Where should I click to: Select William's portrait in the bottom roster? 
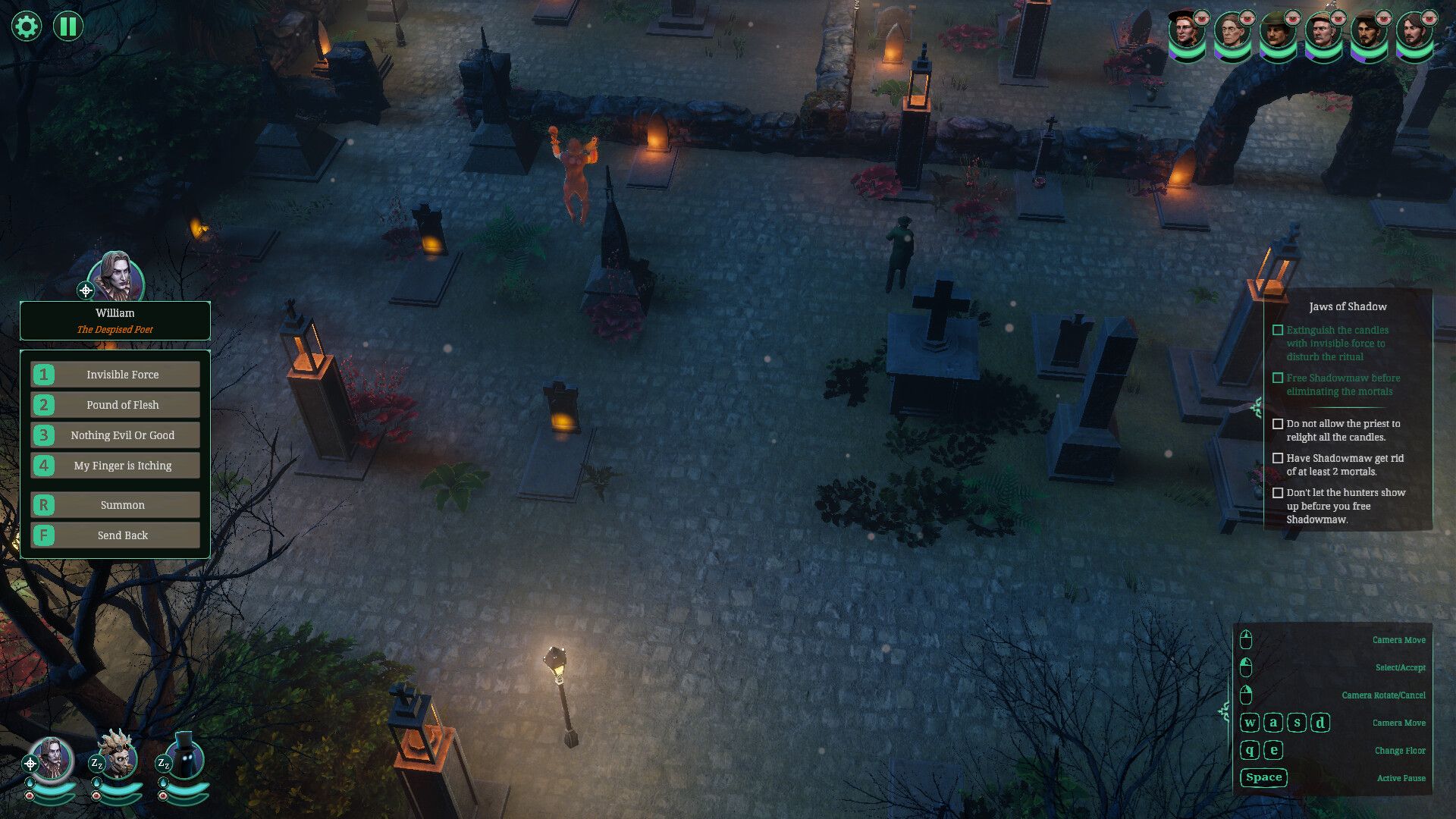click(52, 759)
